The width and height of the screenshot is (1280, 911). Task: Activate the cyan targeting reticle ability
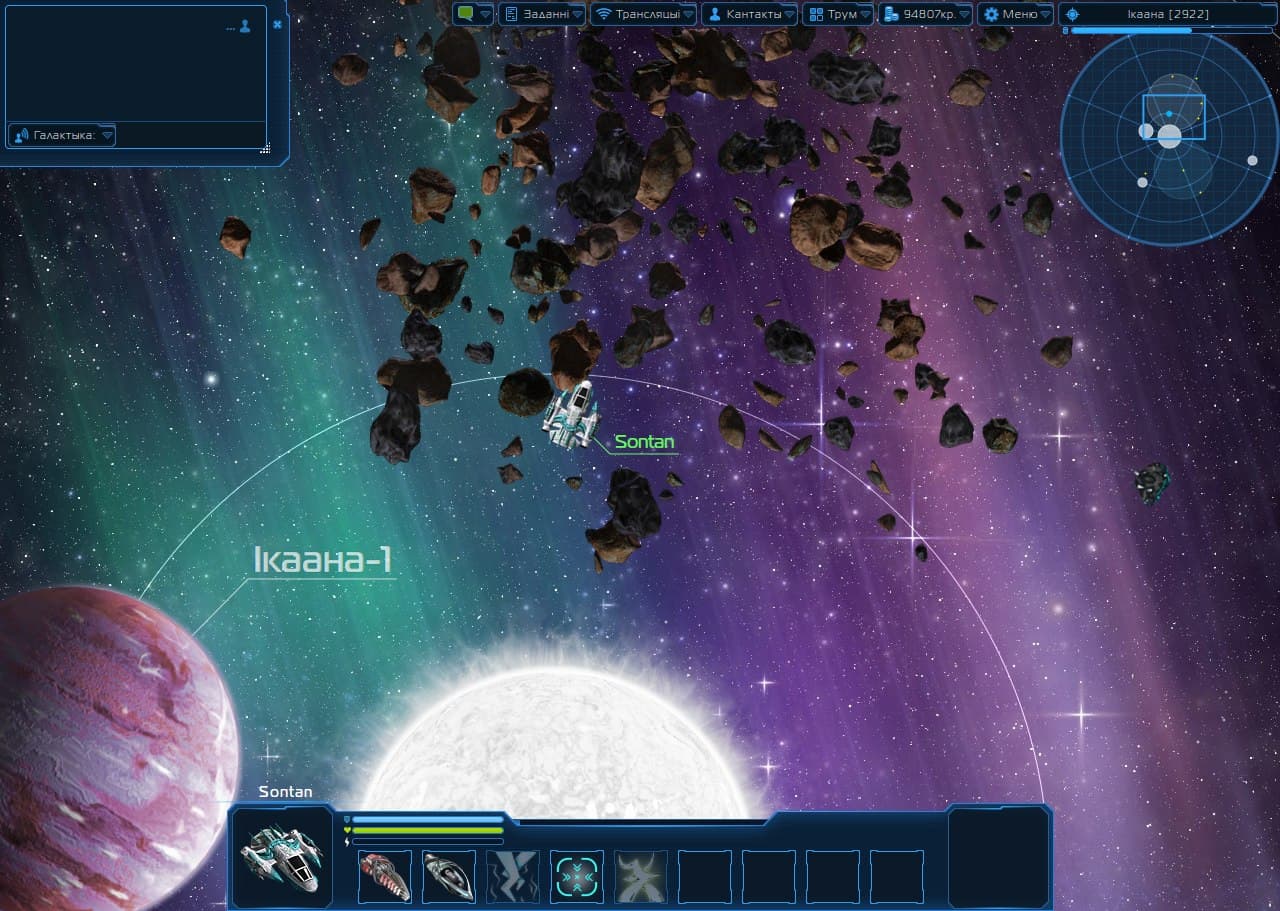[x=577, y=876]
